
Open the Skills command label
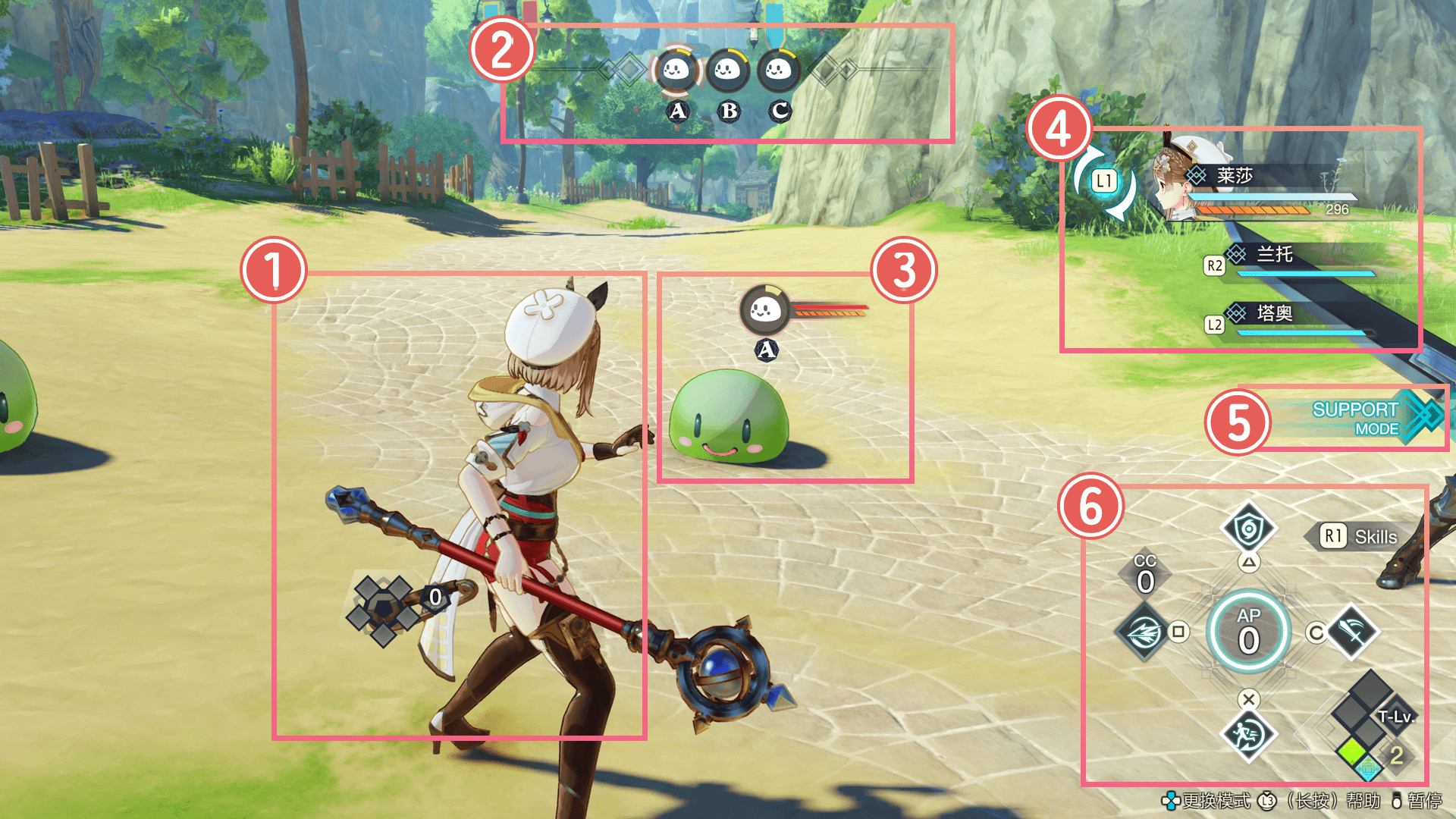coord(1363,537)
